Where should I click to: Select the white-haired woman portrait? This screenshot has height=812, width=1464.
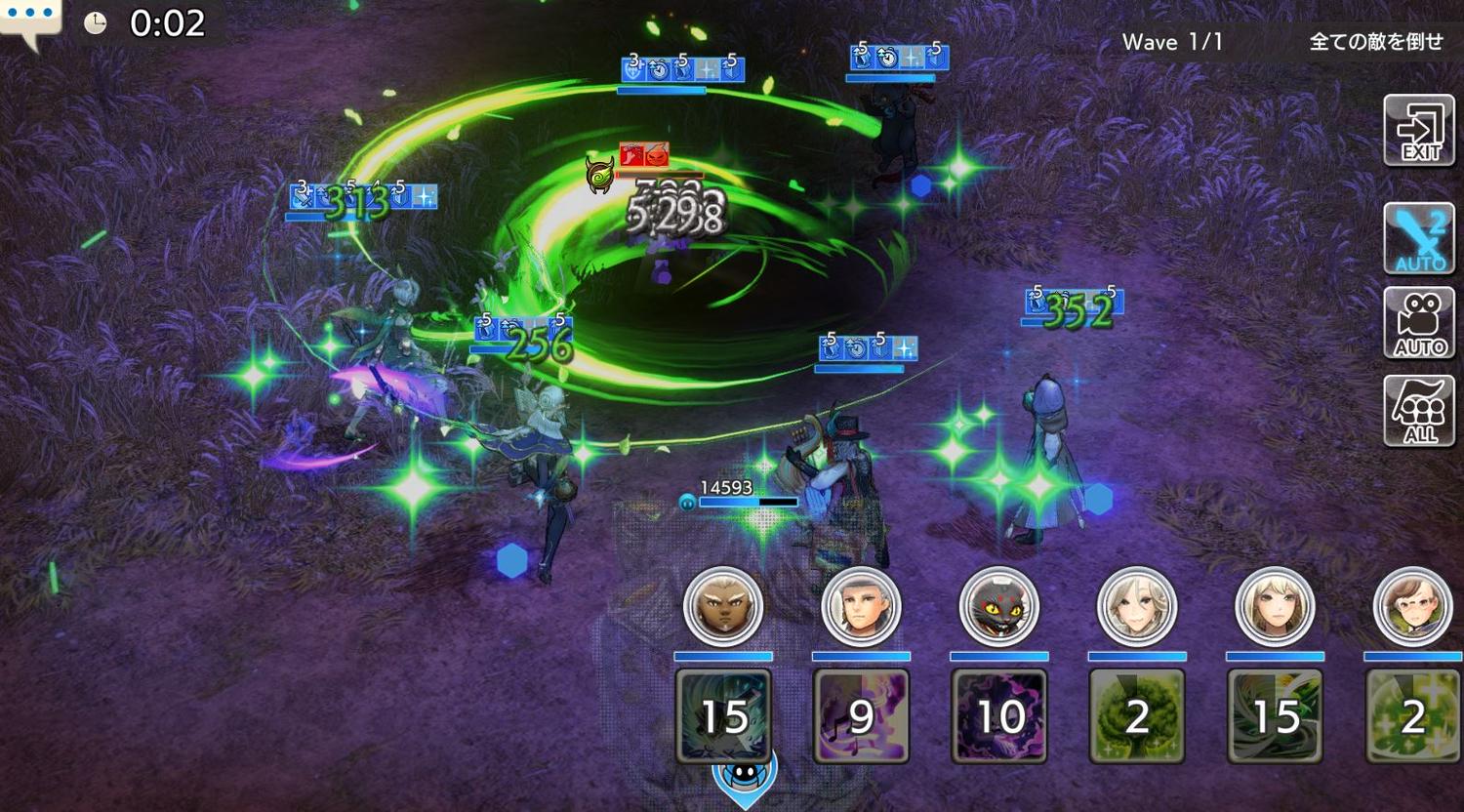(1137, 607)
